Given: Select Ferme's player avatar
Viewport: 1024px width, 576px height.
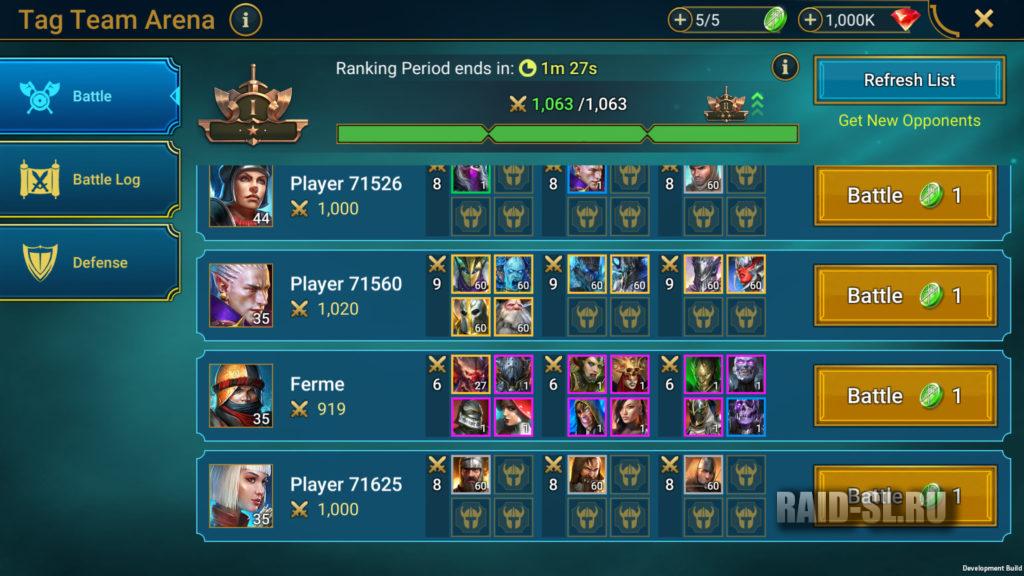Looking at the screenshot, I should [240, 396].
